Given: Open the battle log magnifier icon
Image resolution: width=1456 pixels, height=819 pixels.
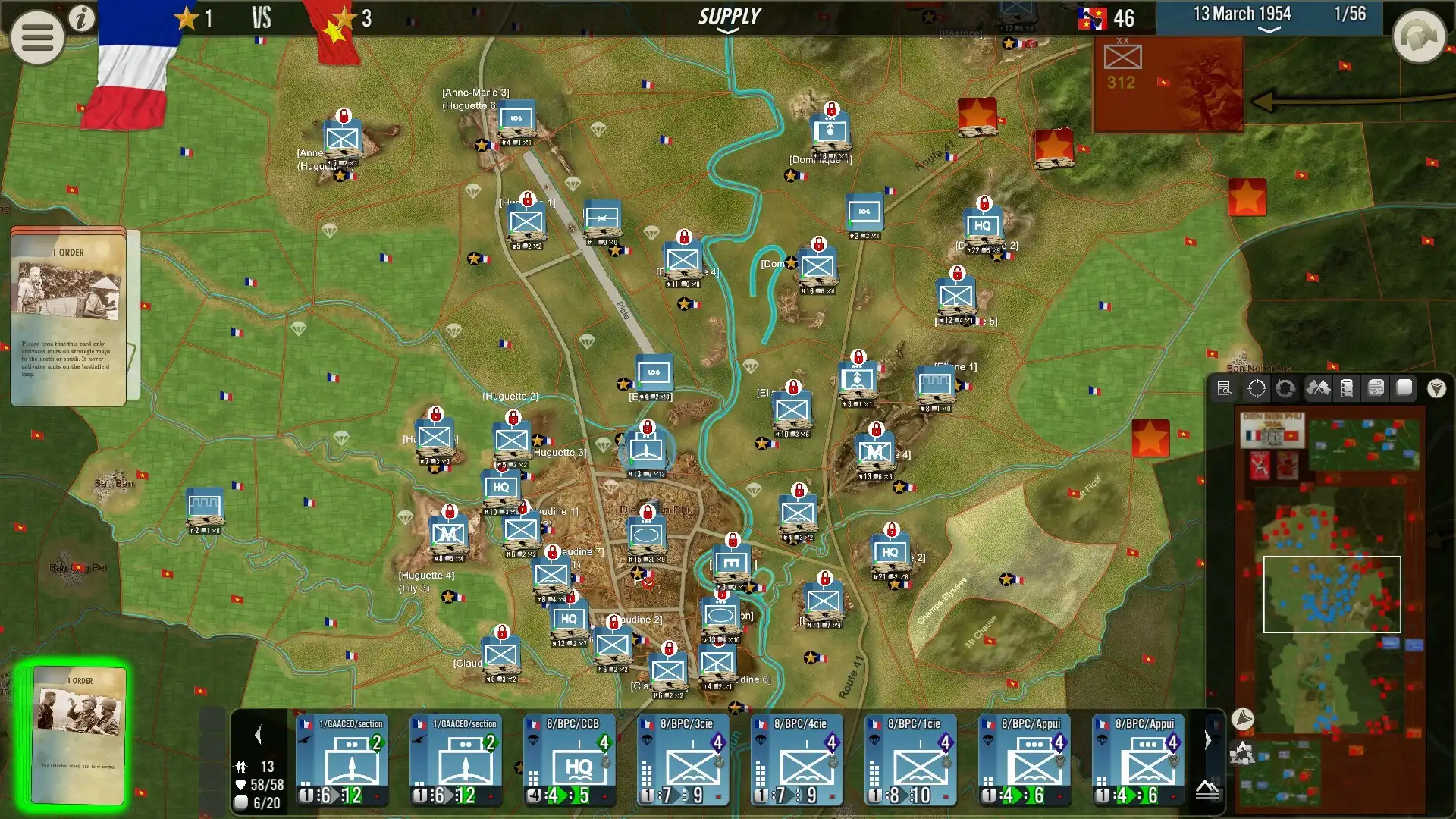Looking at the screenshot, I should (x=1225, y=388).
